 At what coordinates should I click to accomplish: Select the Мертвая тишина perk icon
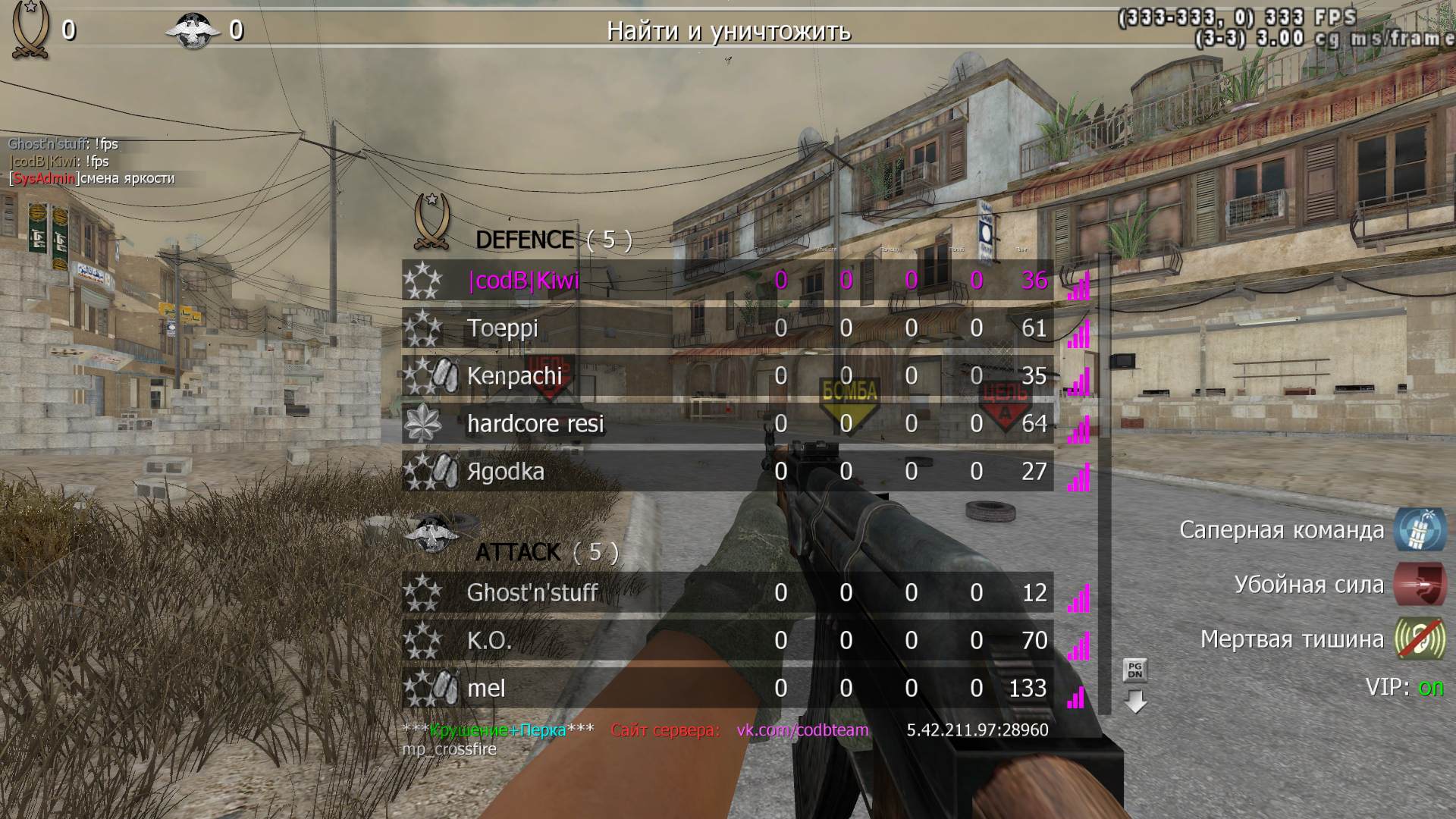[1420, 639]
